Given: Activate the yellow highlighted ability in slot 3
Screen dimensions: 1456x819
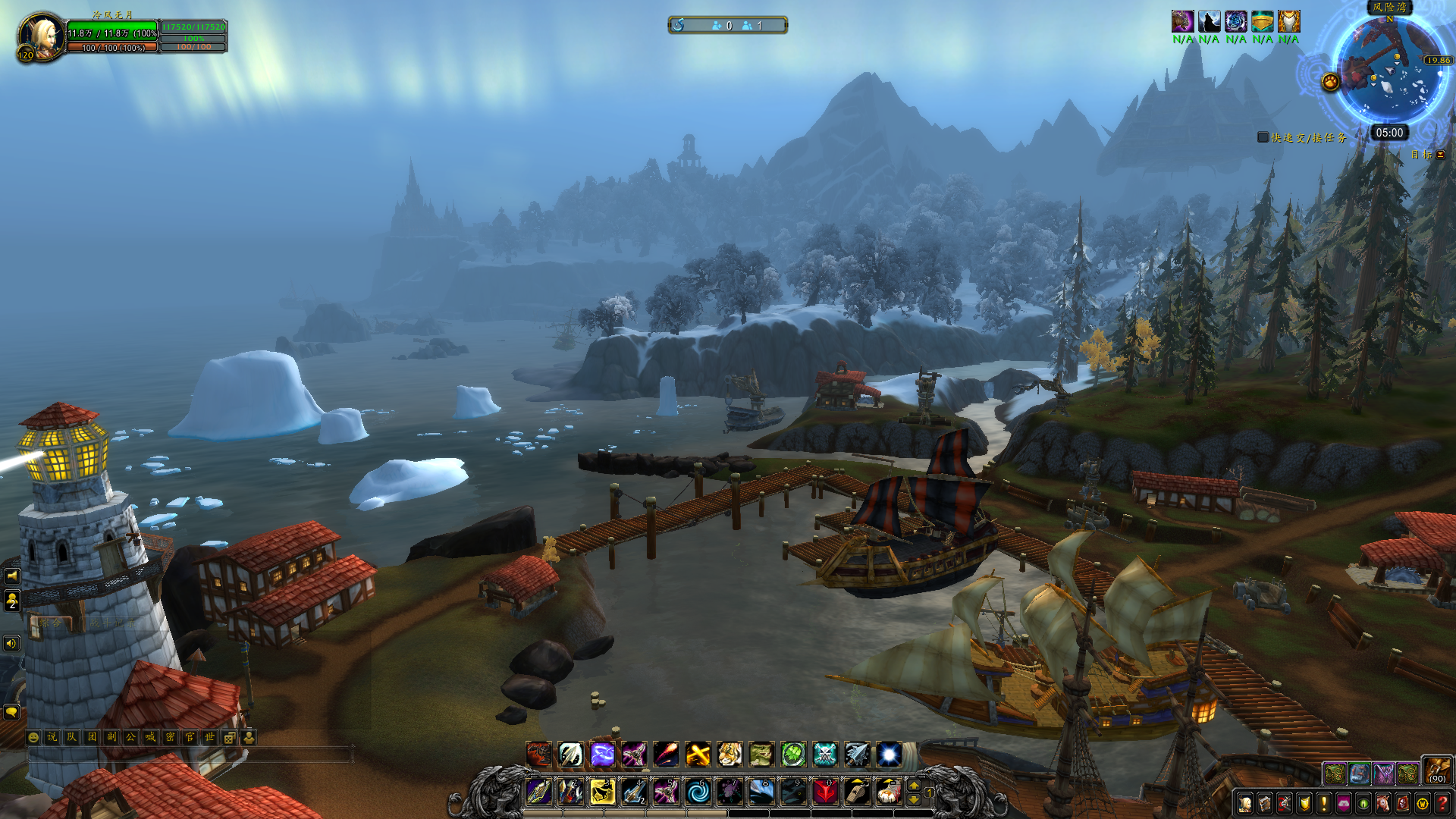Looking at the screenshot, I should point(602,792).
